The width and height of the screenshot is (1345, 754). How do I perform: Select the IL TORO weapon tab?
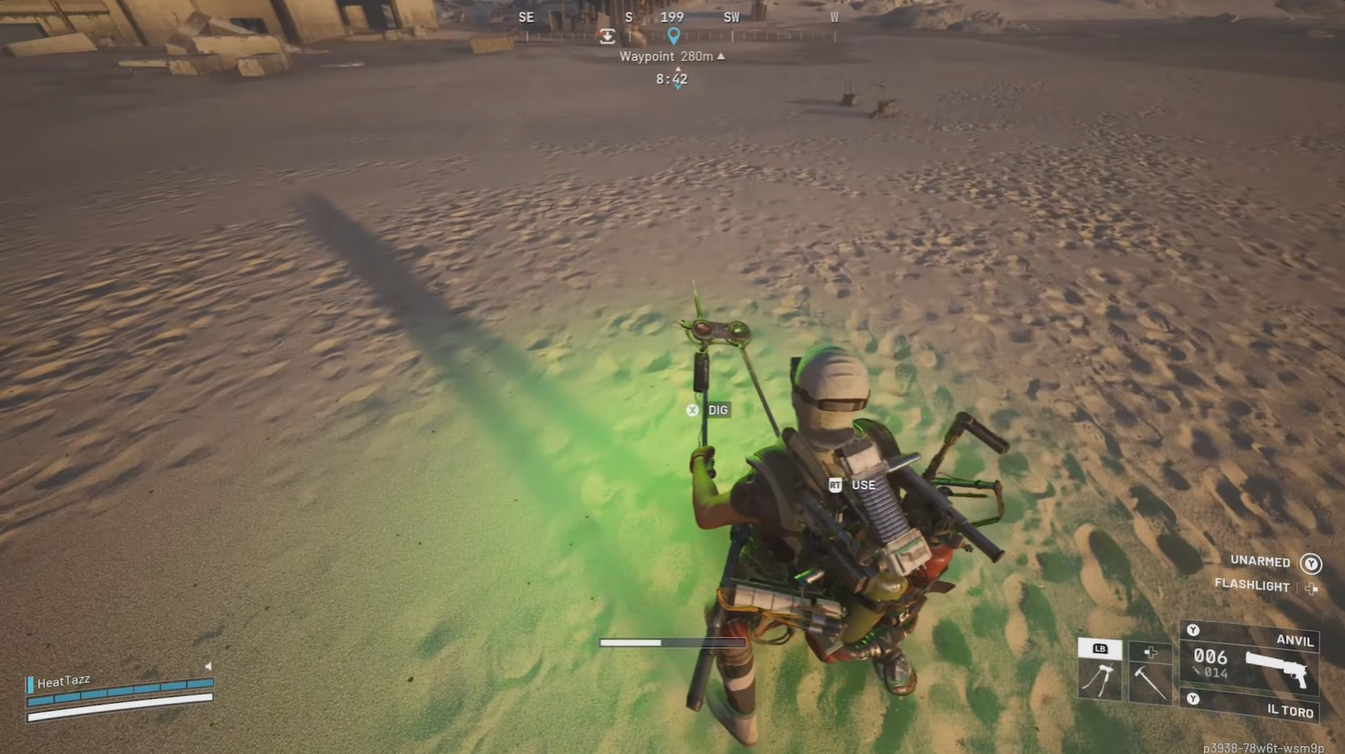point(1288,712)
